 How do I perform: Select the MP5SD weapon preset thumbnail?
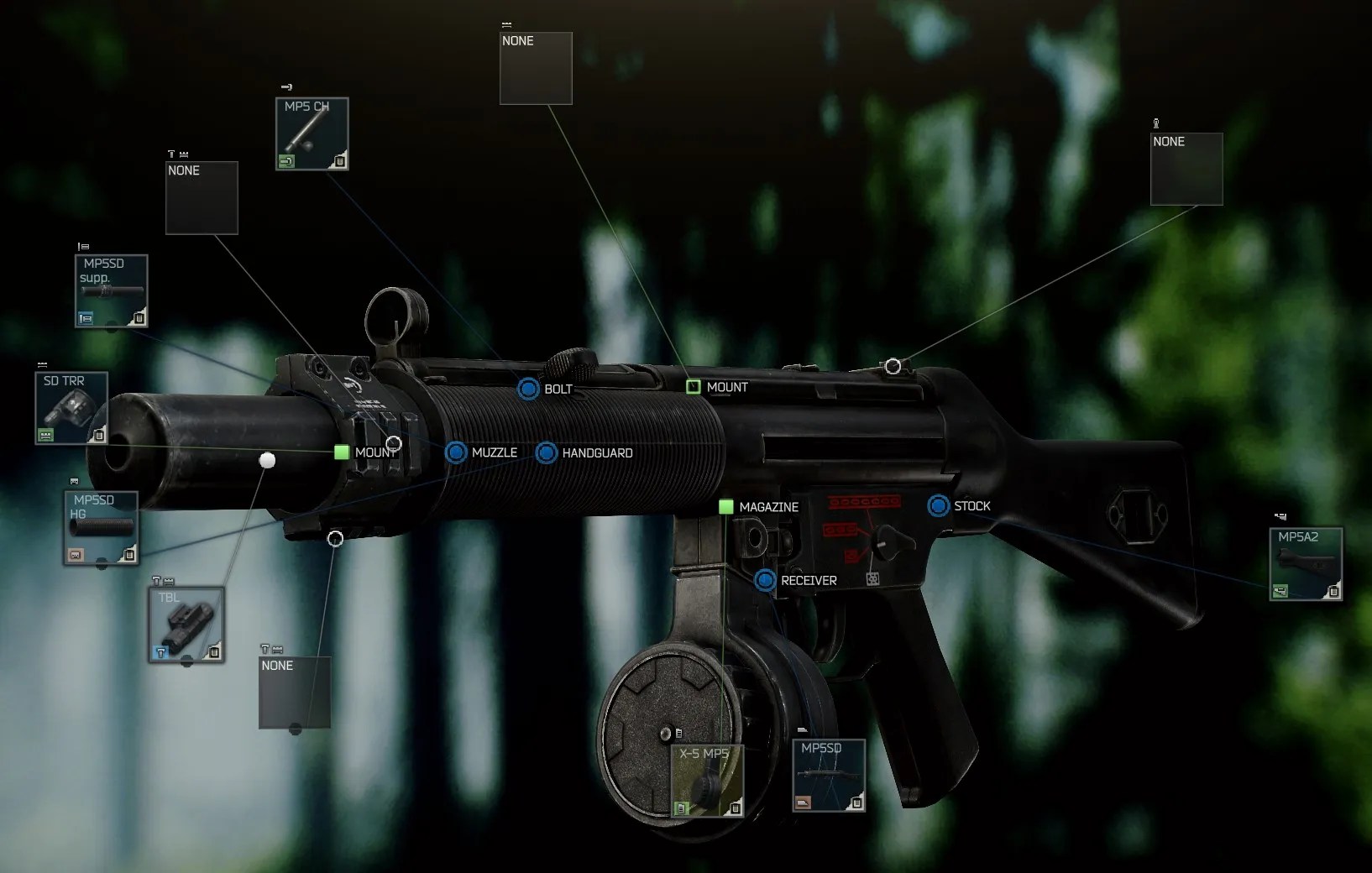(x=828, y=774)
